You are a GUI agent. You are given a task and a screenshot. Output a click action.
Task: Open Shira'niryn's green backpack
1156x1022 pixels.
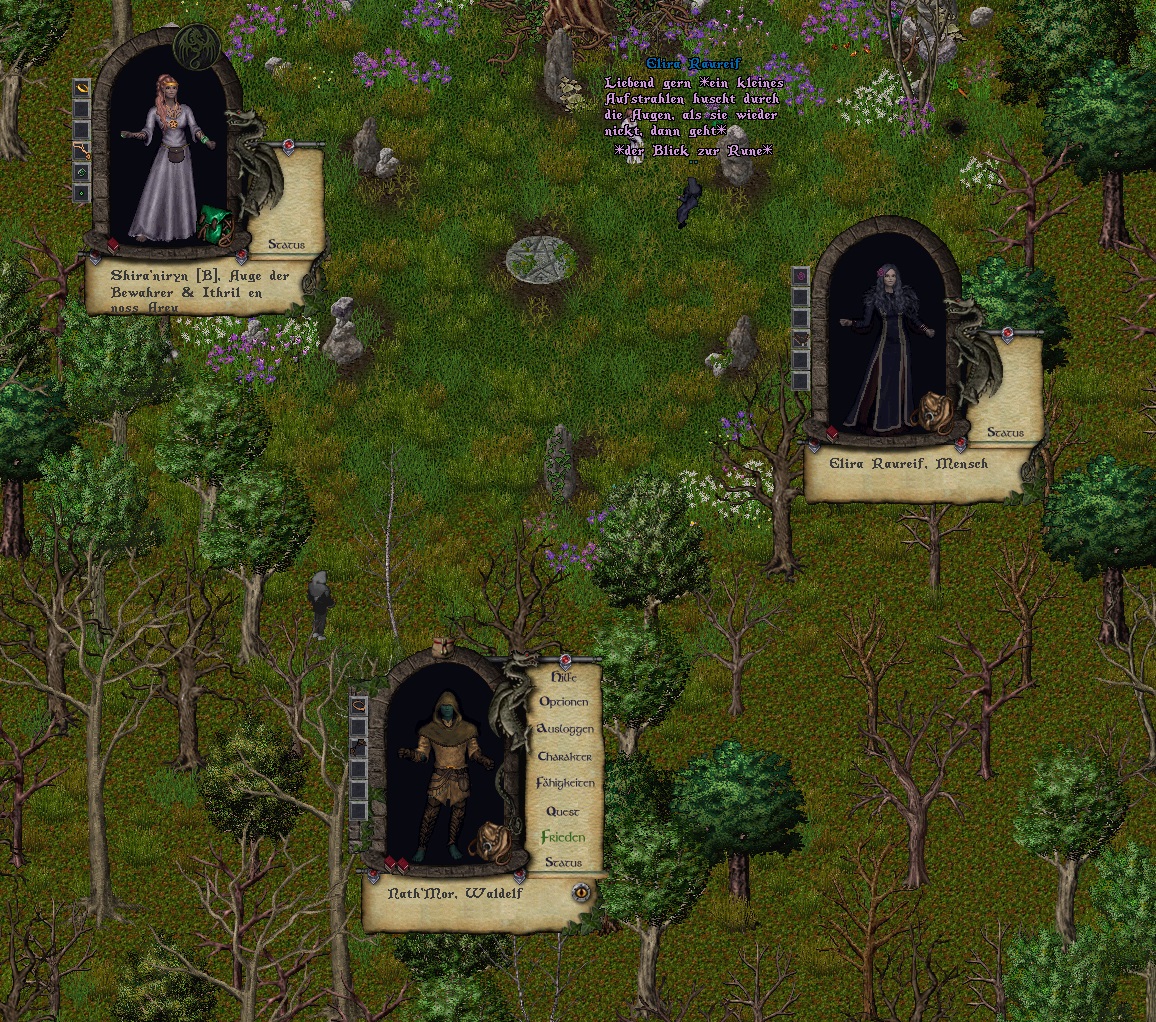(217, 224)
